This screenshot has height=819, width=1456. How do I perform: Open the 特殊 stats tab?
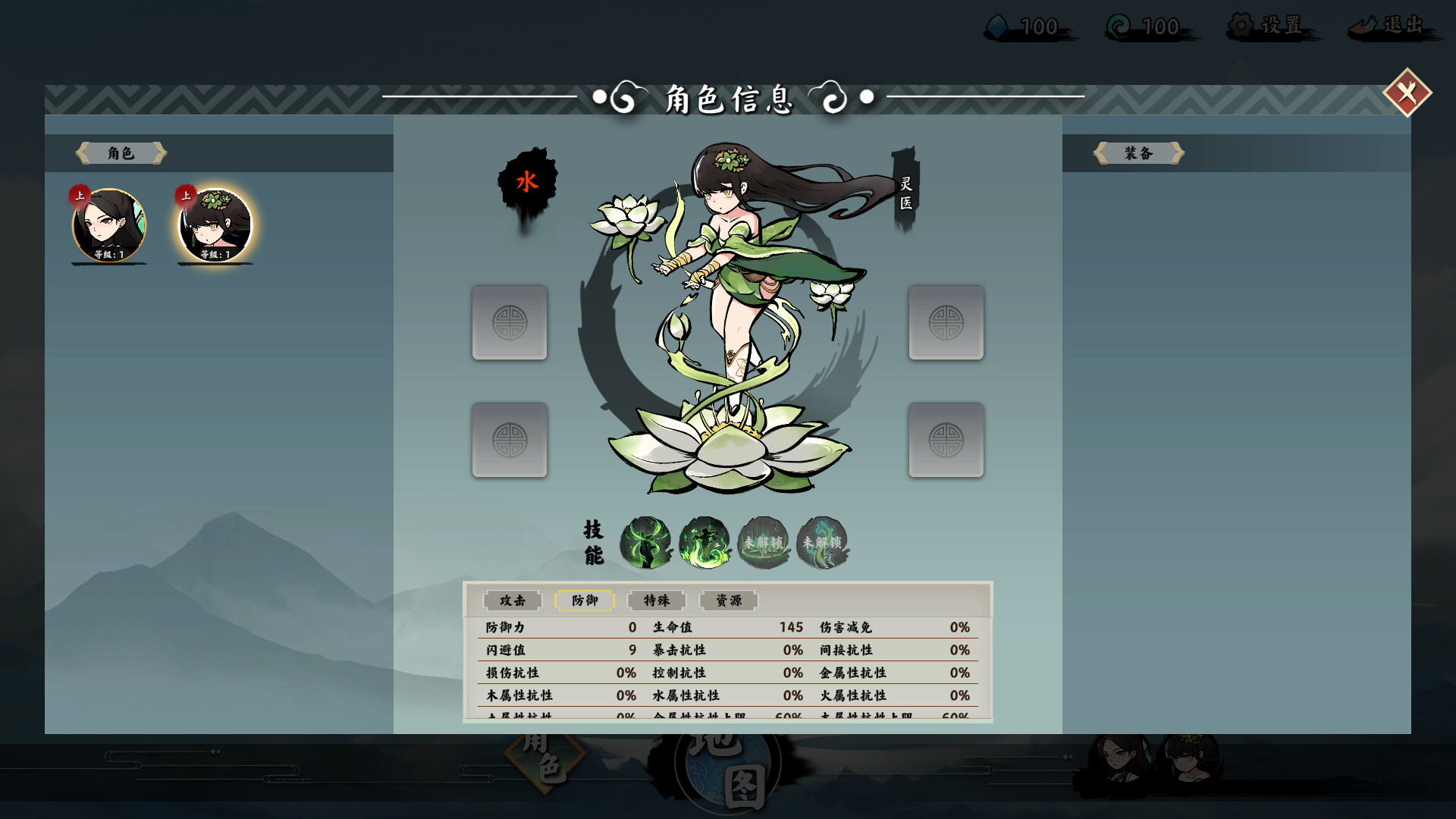657,601
